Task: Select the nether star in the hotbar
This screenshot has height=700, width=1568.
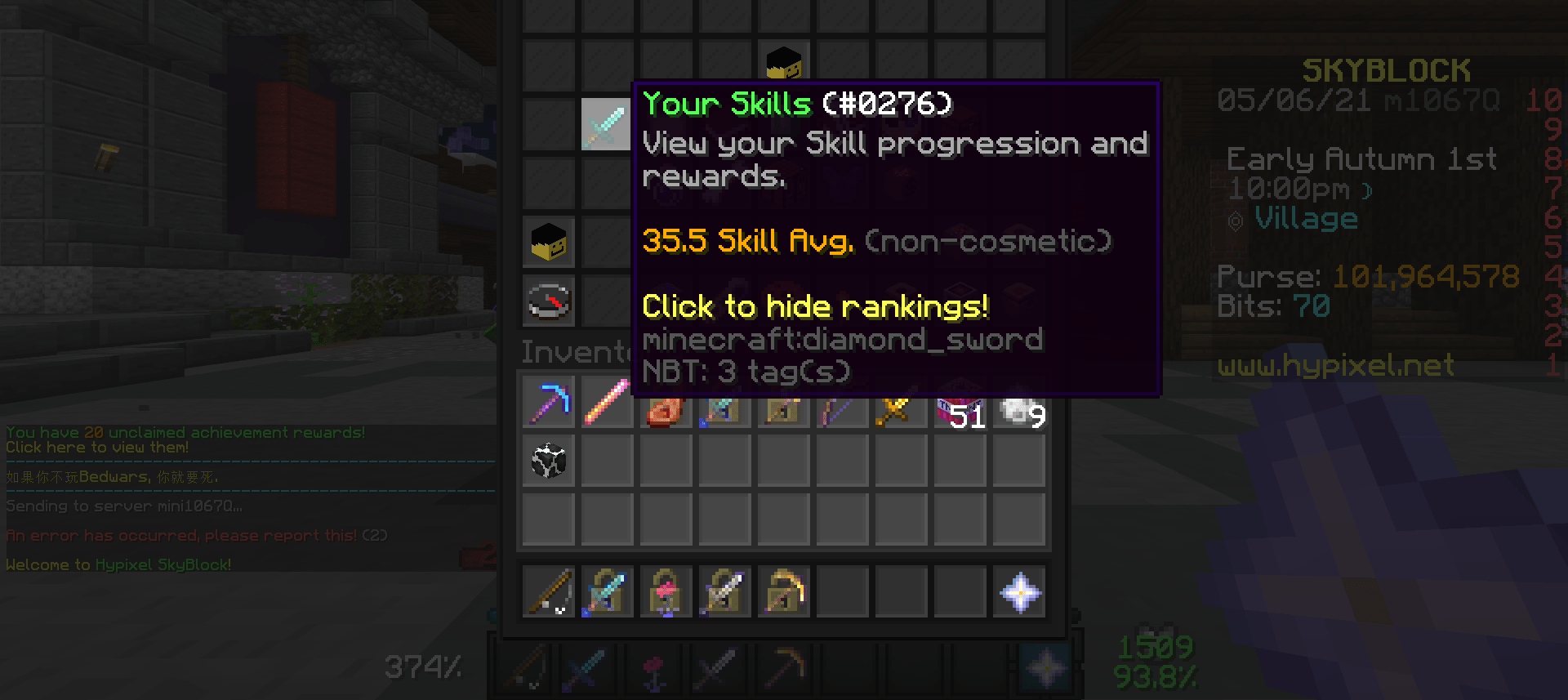Action: coord(1018,592)
